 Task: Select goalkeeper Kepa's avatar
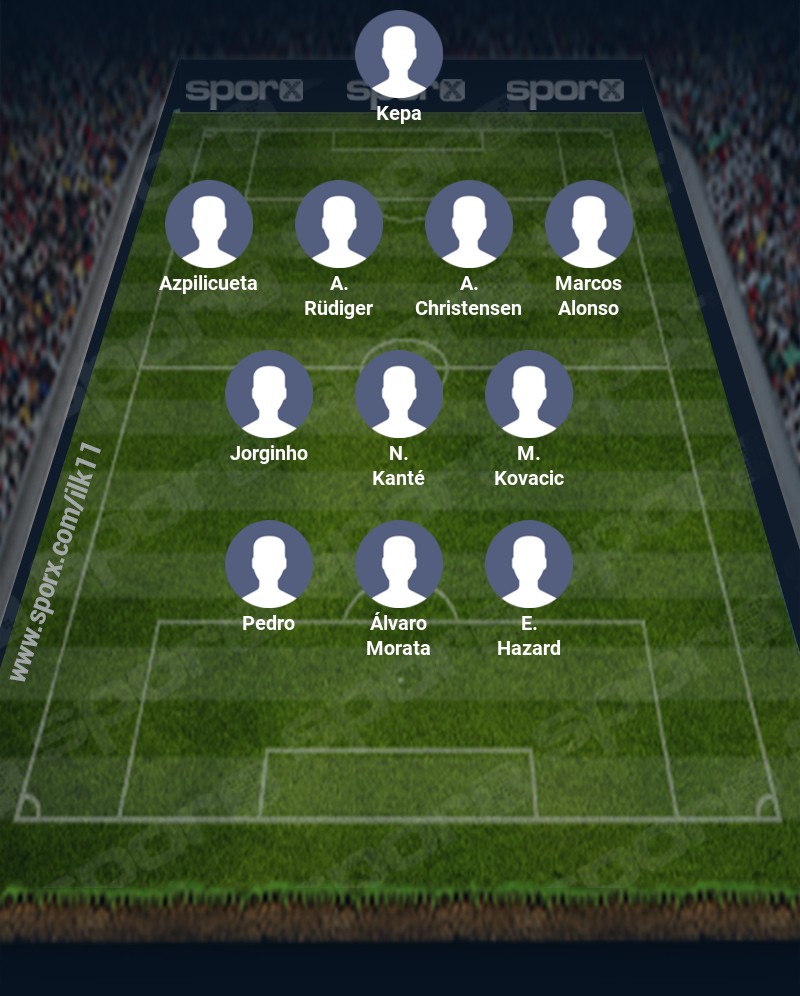pyautogui.click(x=399, y=54)
